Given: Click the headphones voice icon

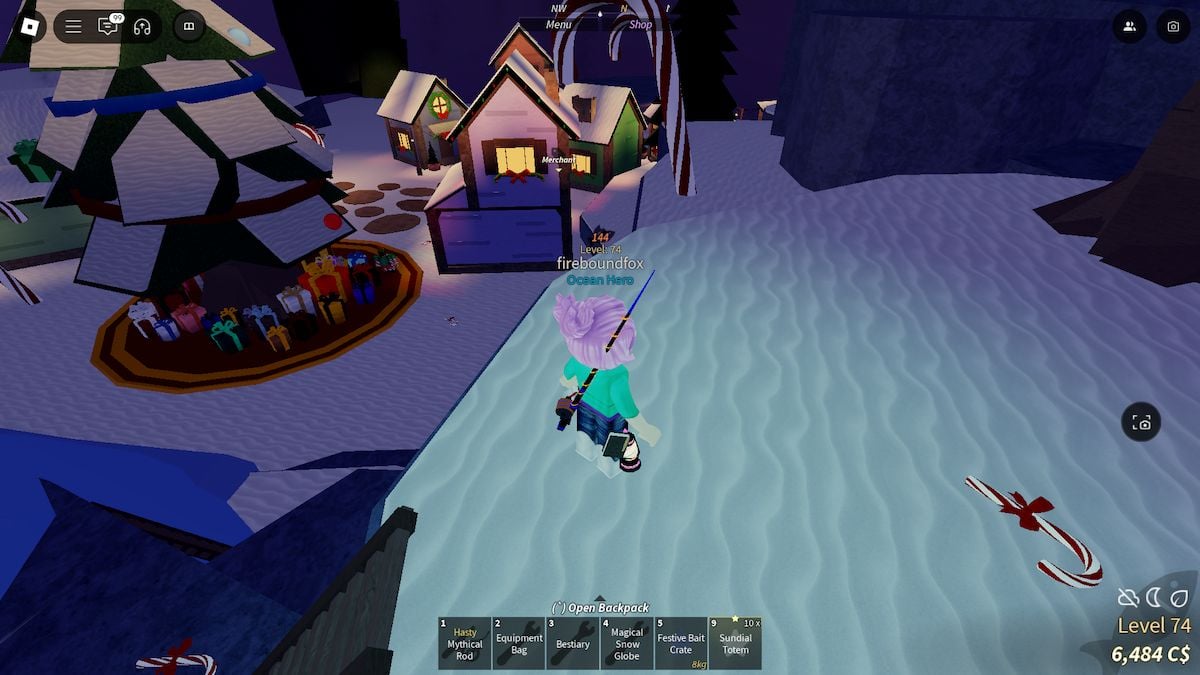Looking at the screenshot, I should pos(142,27).
